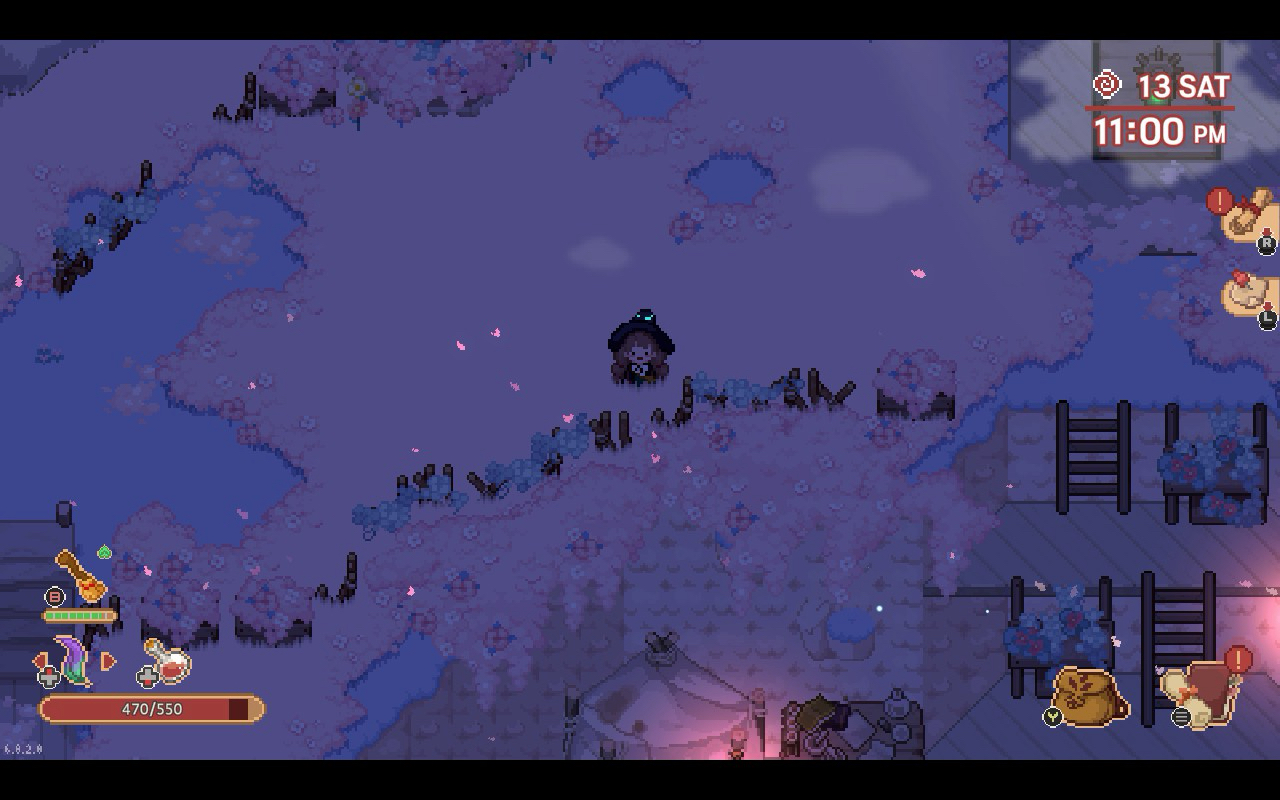Open the rolled scroll tied with red ribbon
1280x800 pixels.
tap(1248, 213)
